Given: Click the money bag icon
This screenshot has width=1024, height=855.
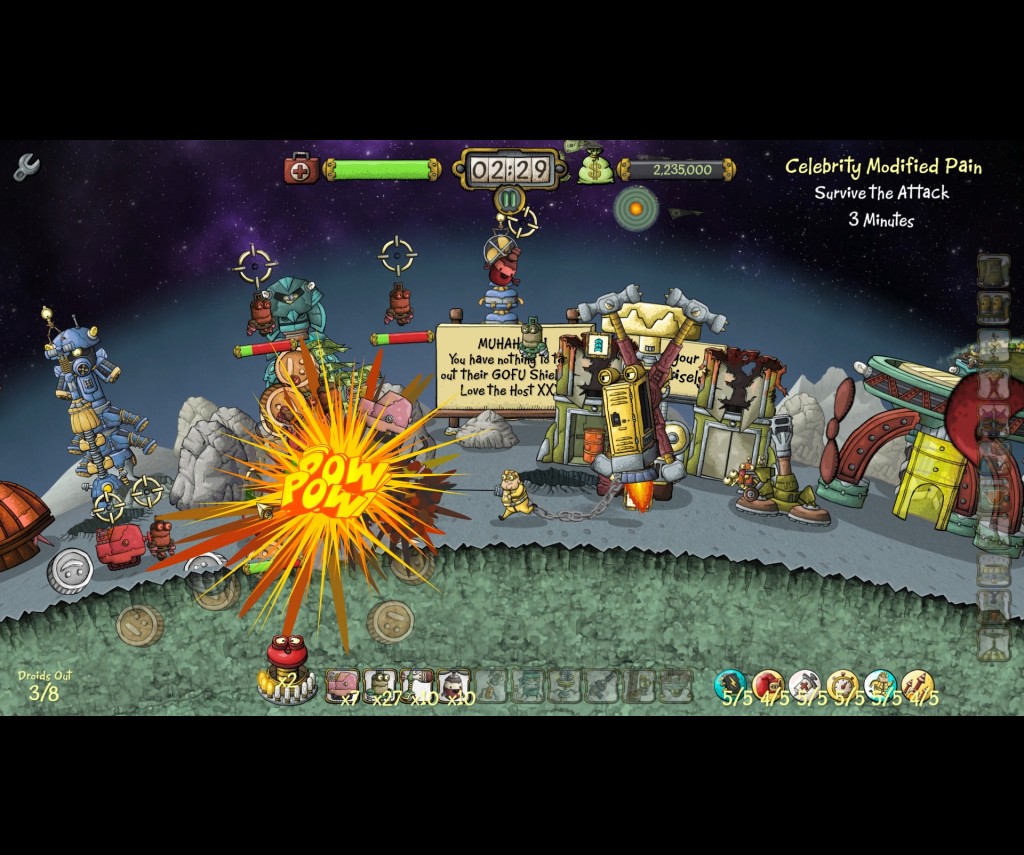Looking at the screenshot, I should point(594,167).
